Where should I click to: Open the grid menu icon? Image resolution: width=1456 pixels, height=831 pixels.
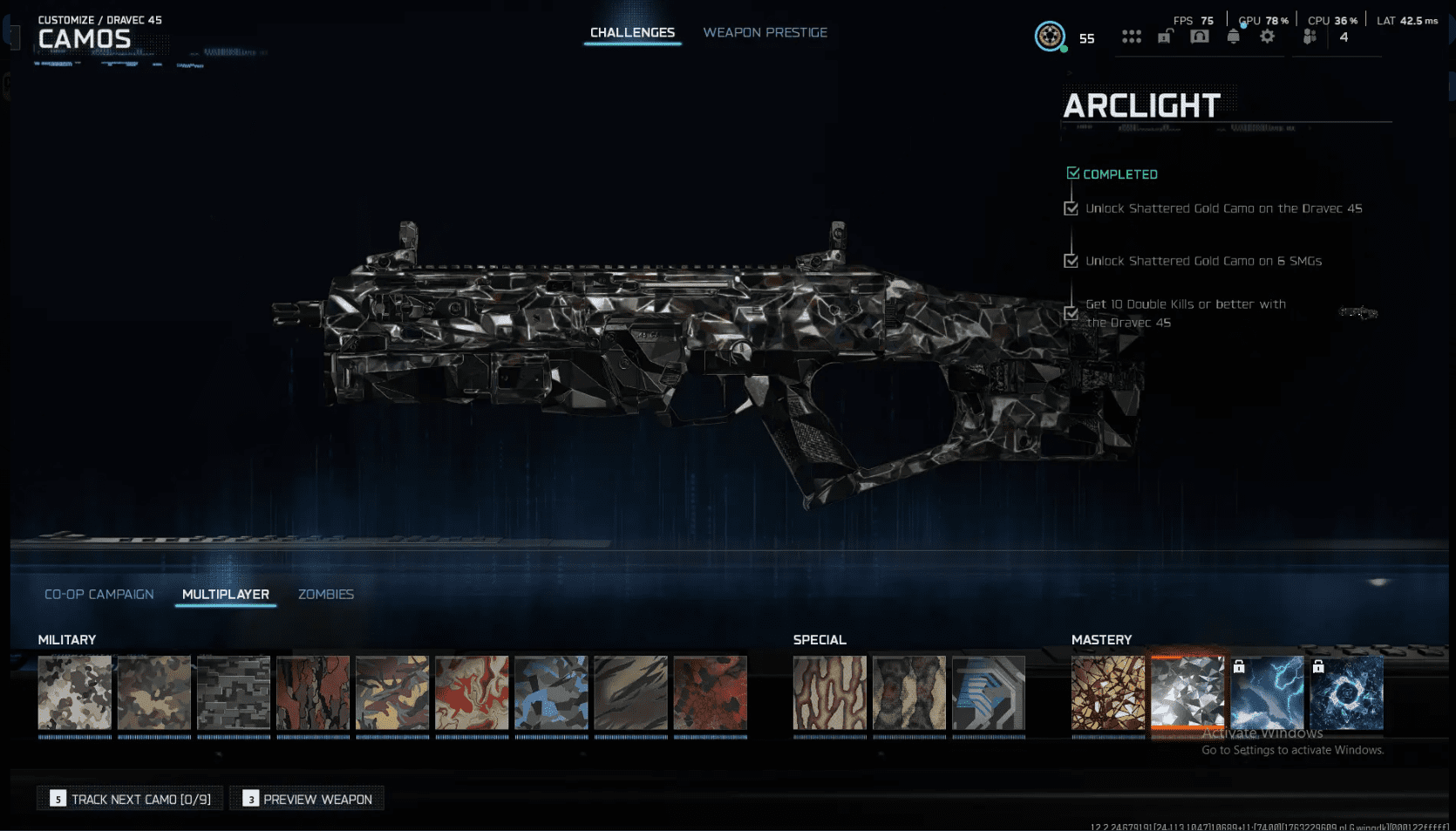coord(1132,37)
